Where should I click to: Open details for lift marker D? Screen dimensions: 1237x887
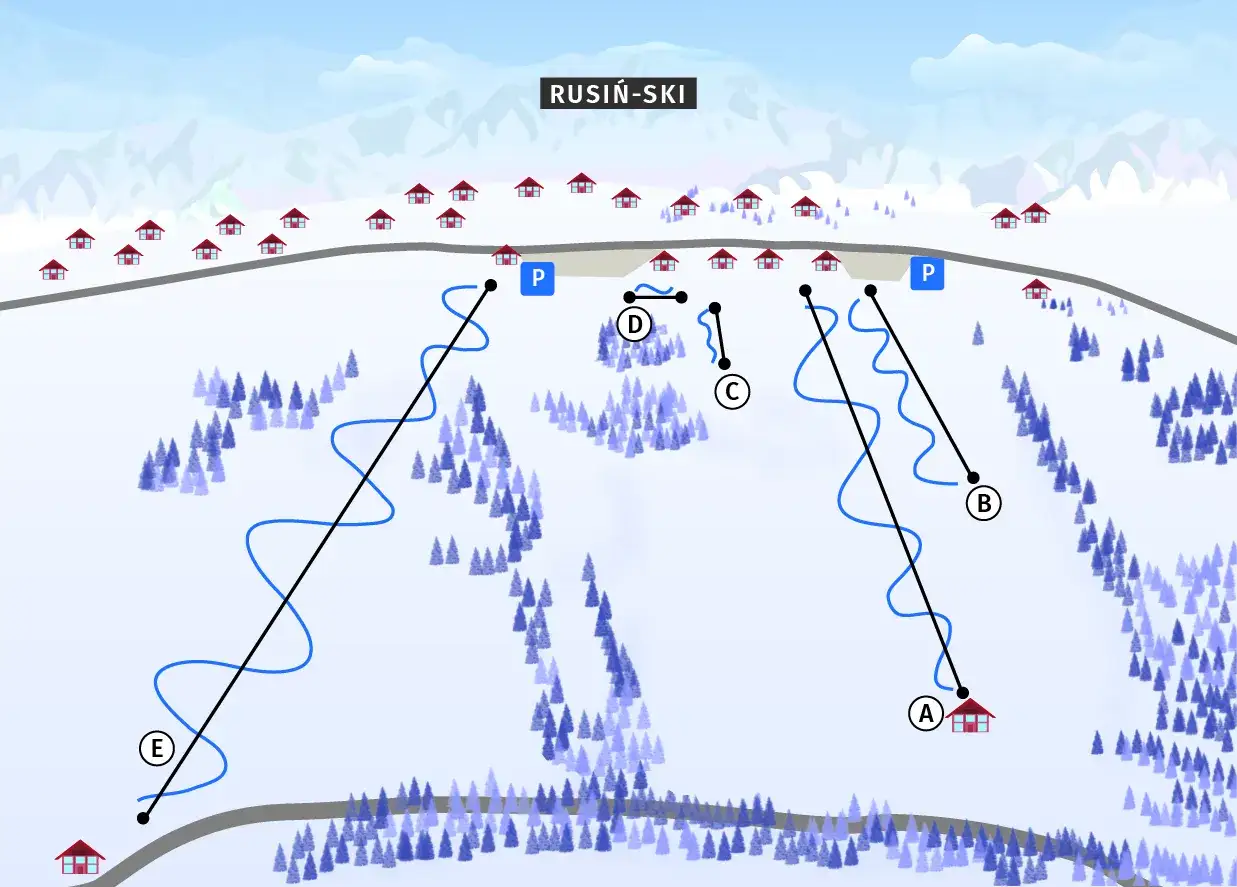634,324
